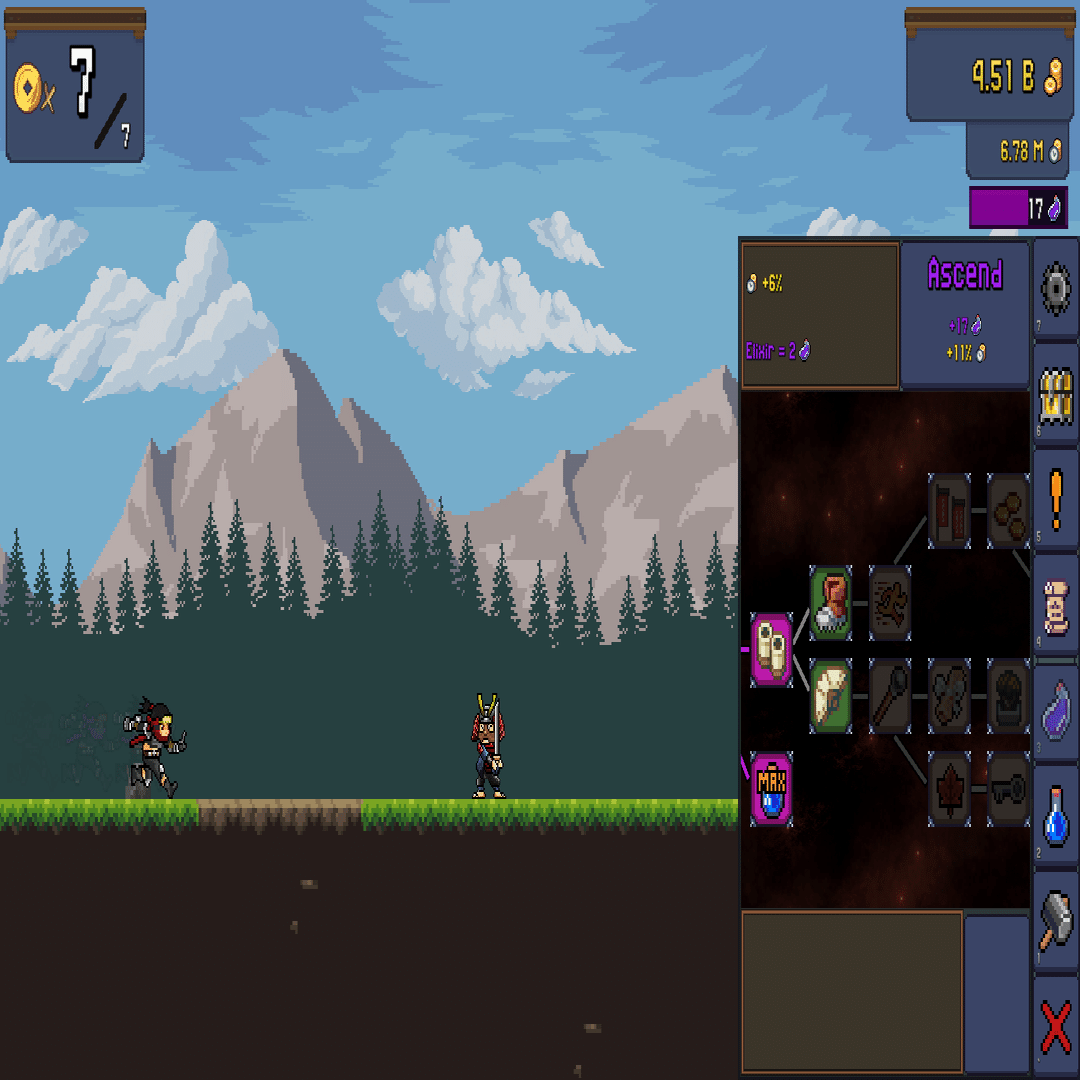This screenshot has width=1080, height=1080.
Task: Pick the green feather wing upgrade node
Action: coord(831,696)
